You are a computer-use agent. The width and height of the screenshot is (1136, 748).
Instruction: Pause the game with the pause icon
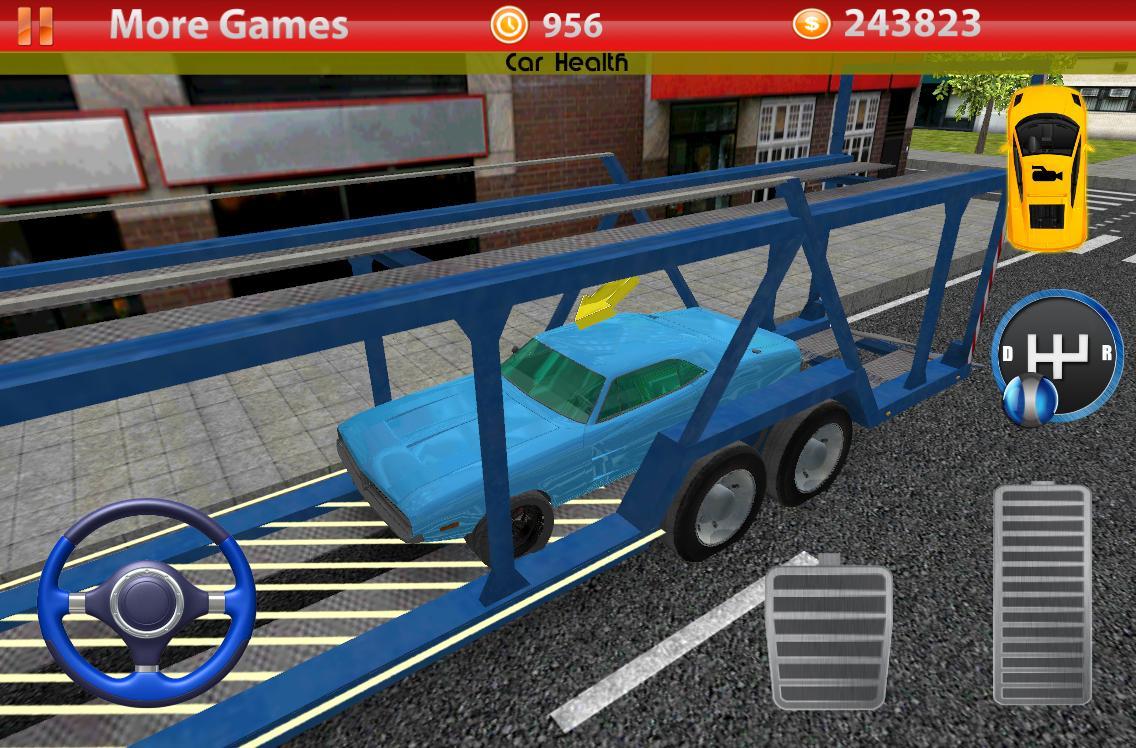[x=35, y=25]
